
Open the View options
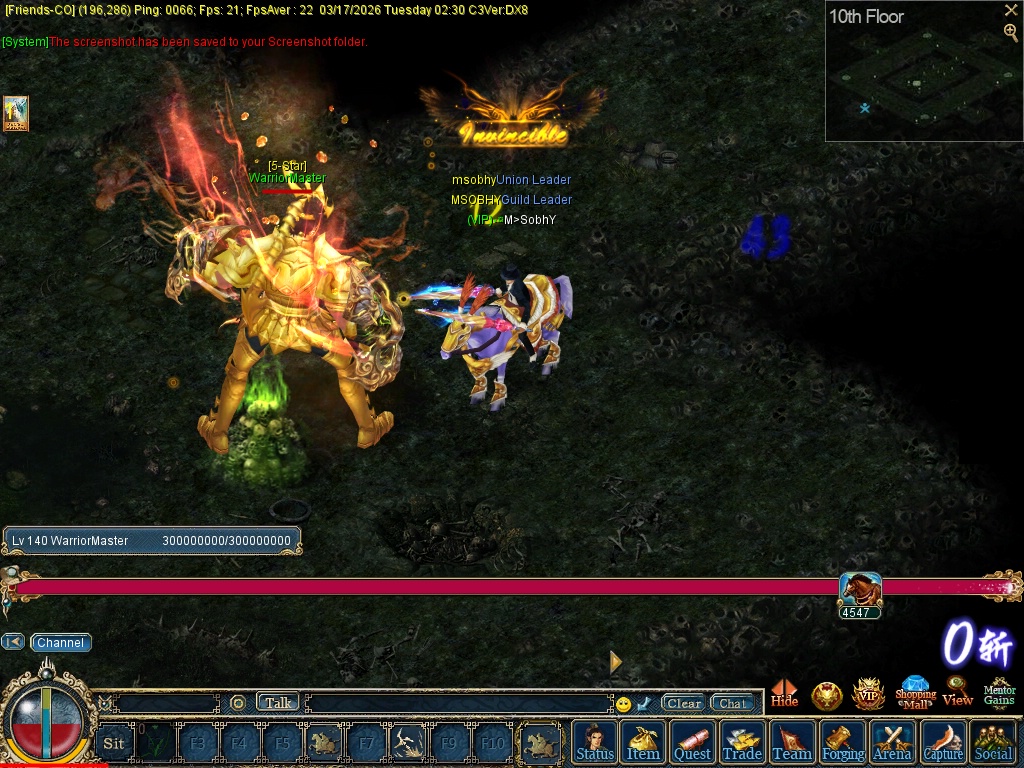pos(957,692)
